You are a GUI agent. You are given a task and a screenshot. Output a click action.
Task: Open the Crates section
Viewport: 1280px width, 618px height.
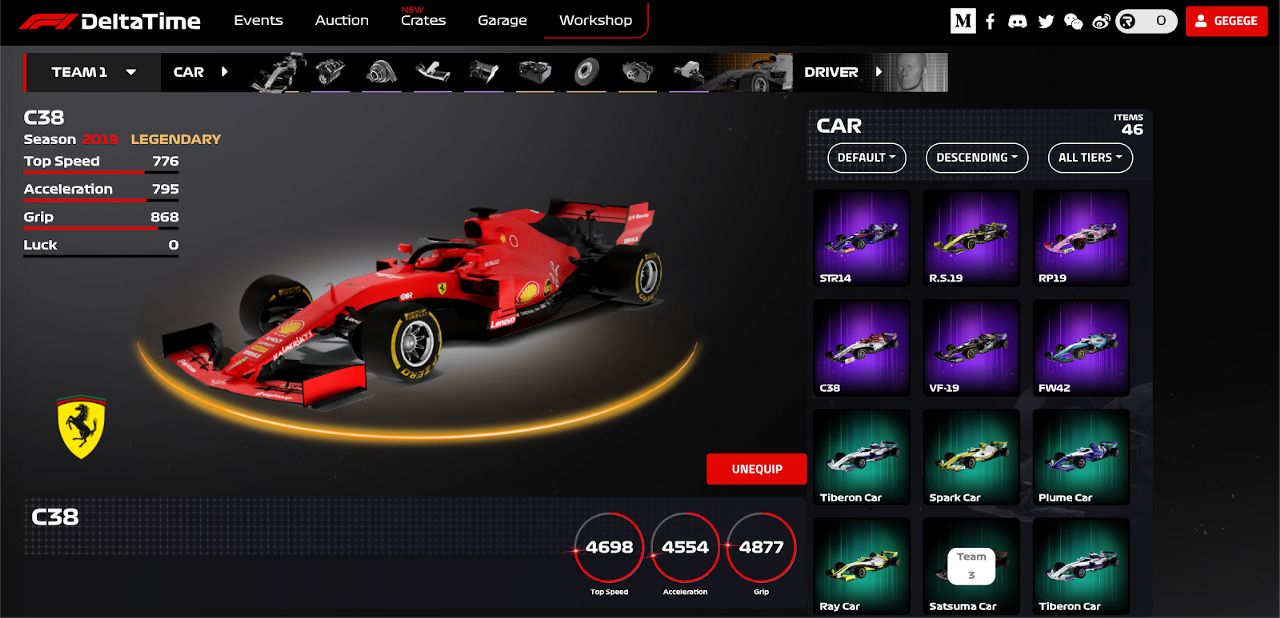(x=423, y=20)
